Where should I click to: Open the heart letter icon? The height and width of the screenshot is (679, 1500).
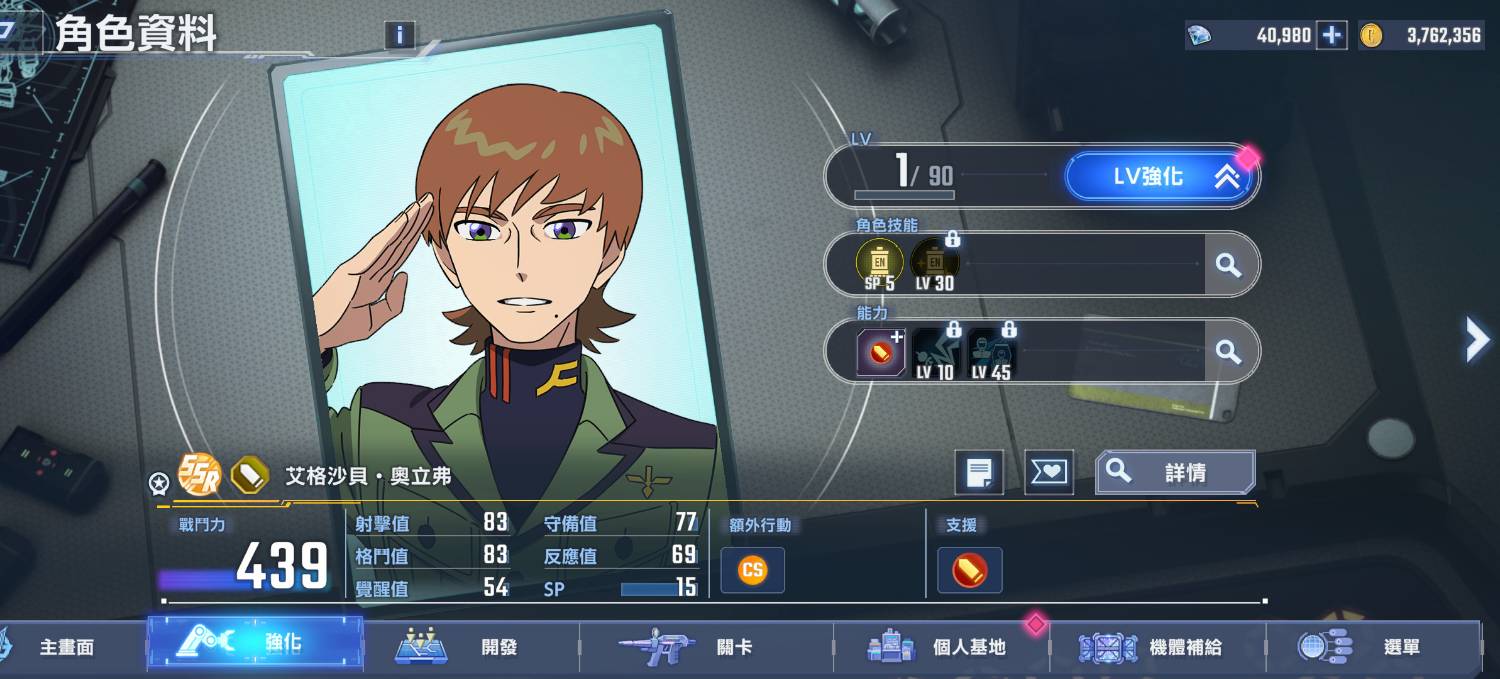point(1049,472)
